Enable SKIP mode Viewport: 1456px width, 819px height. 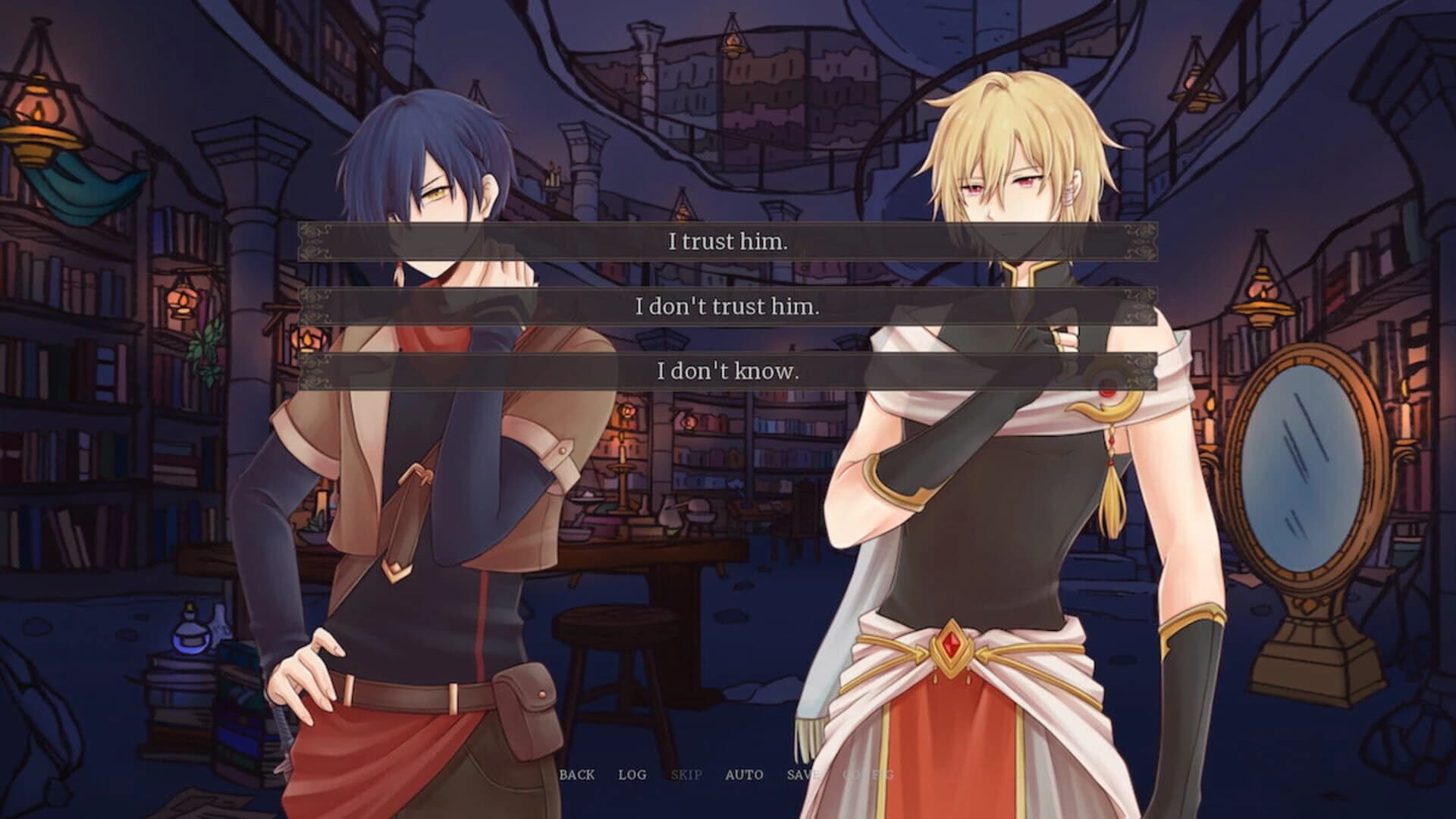pos(685,775)
